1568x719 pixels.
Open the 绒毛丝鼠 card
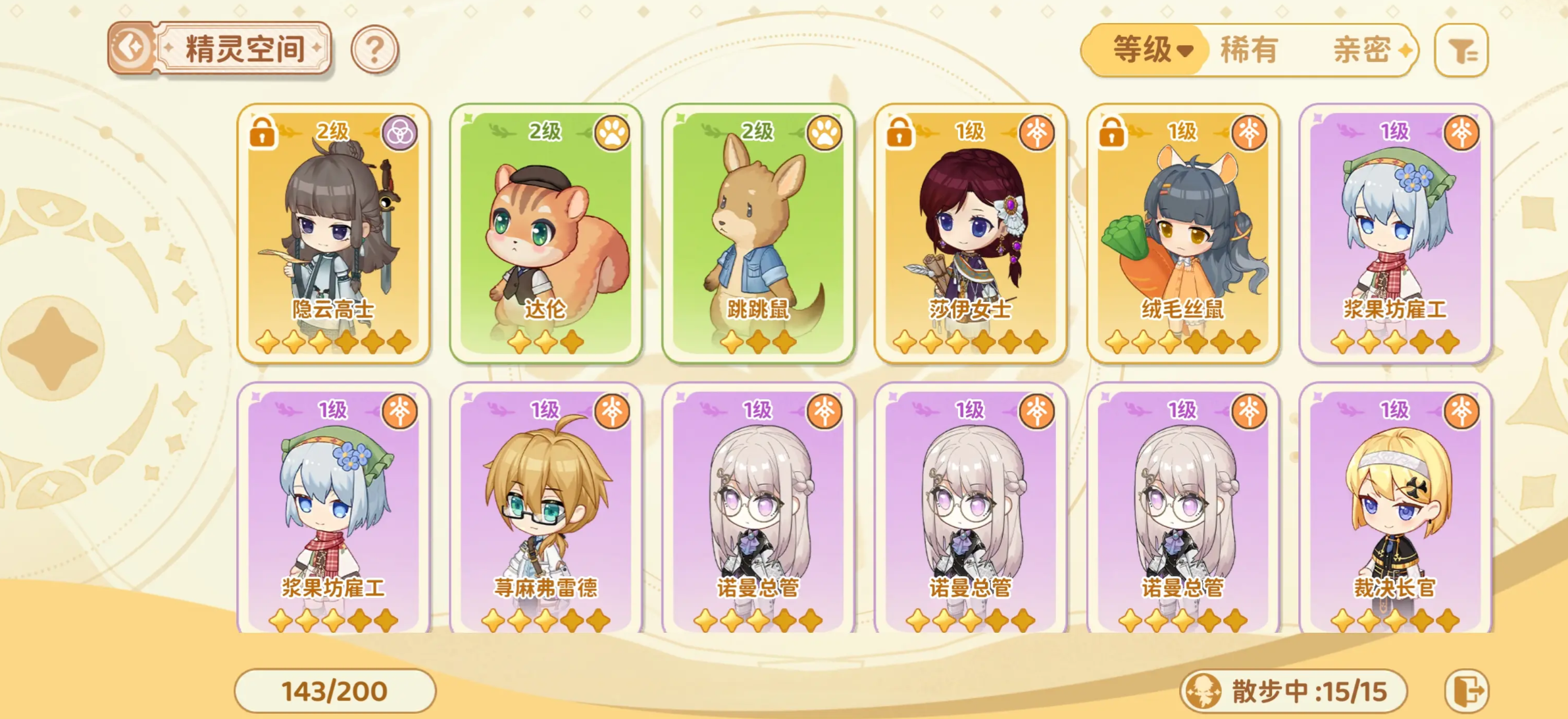[x=1182, y=233]
